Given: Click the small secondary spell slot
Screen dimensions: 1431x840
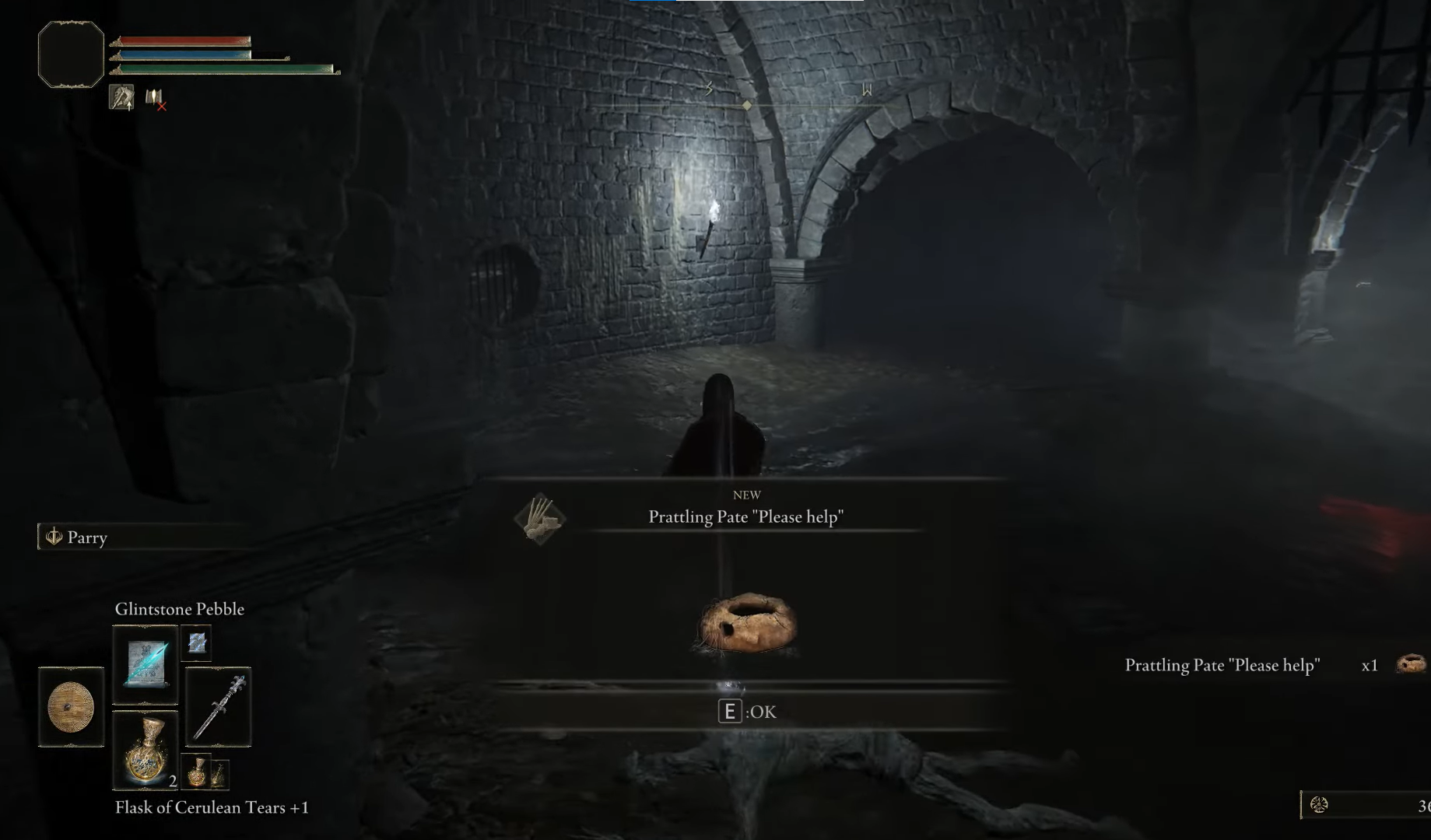Looking at the screenshot, I should (196, 642).
